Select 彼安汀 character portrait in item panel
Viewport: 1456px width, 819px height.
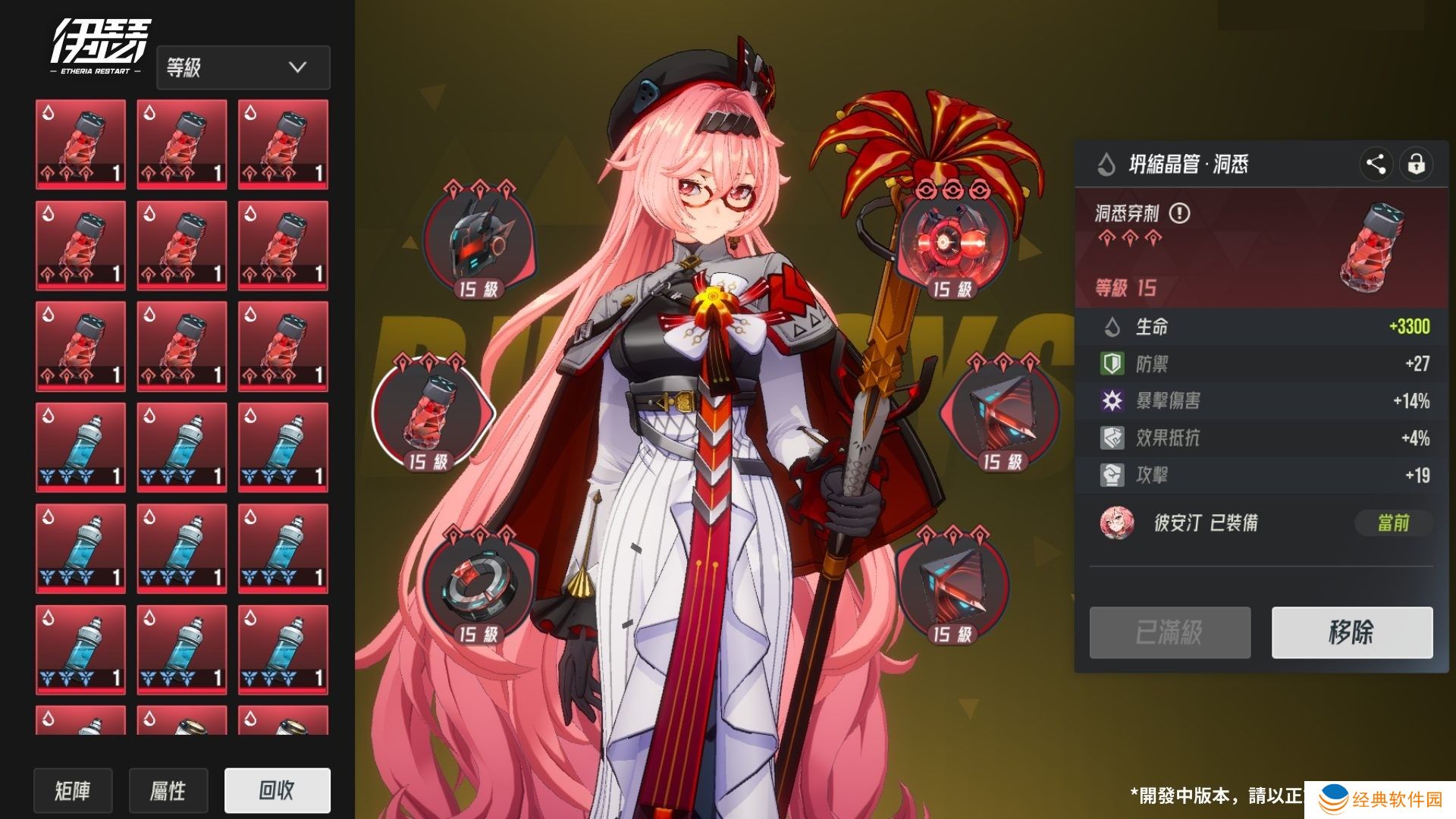1116,523
